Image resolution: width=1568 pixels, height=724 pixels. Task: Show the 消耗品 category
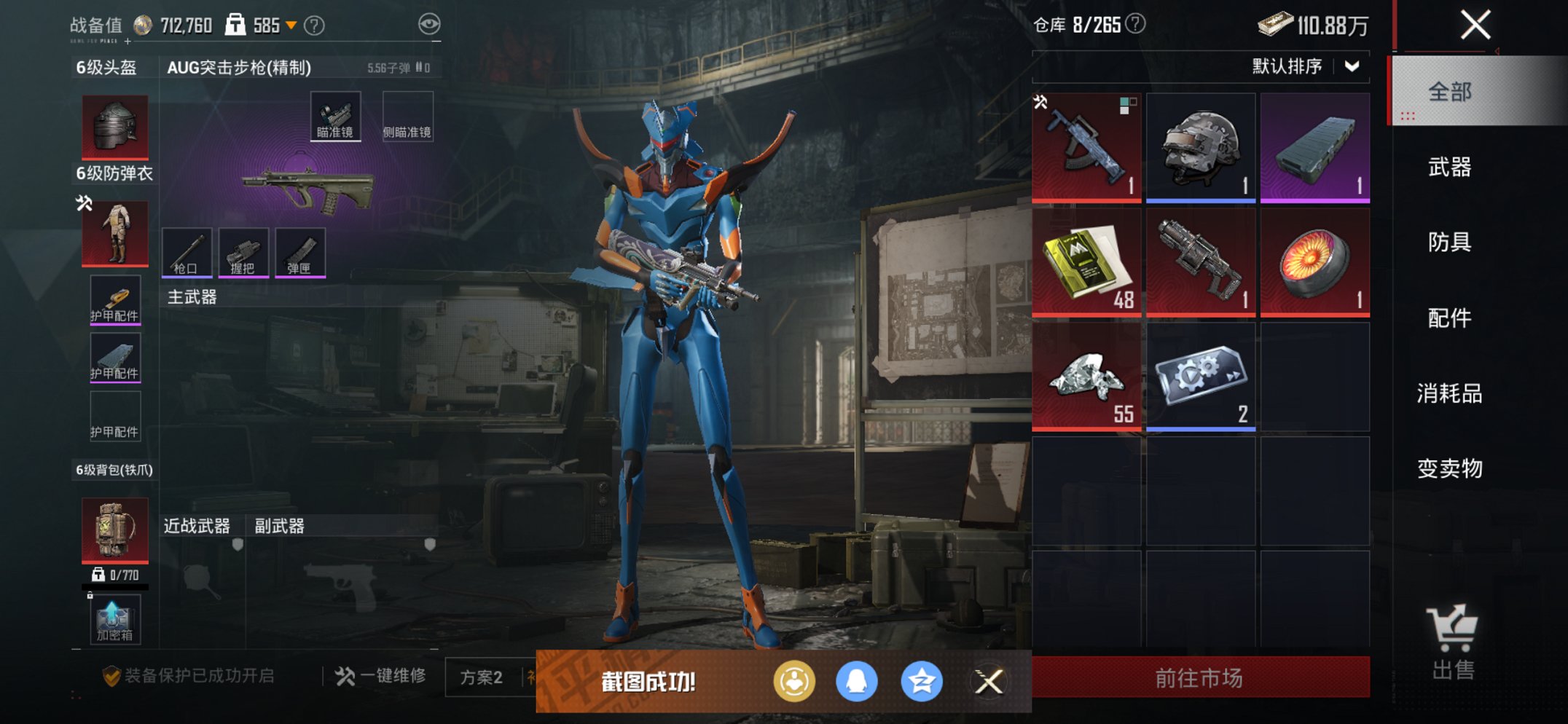tap(1449, 393)
